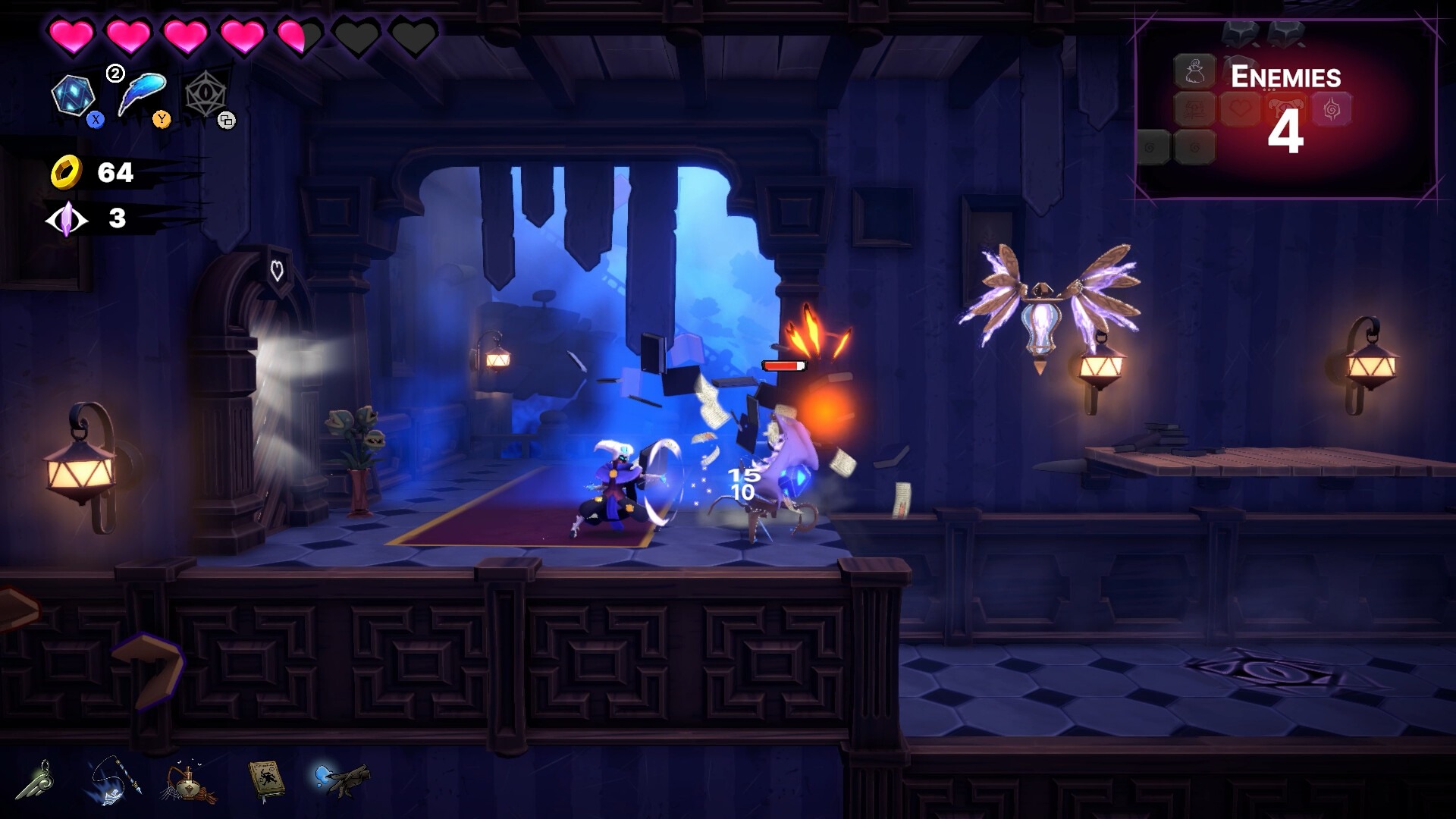1456x819 pixels.
Task: Select the fishing whip item at the bottom
Action: click(x=114, y=781)
